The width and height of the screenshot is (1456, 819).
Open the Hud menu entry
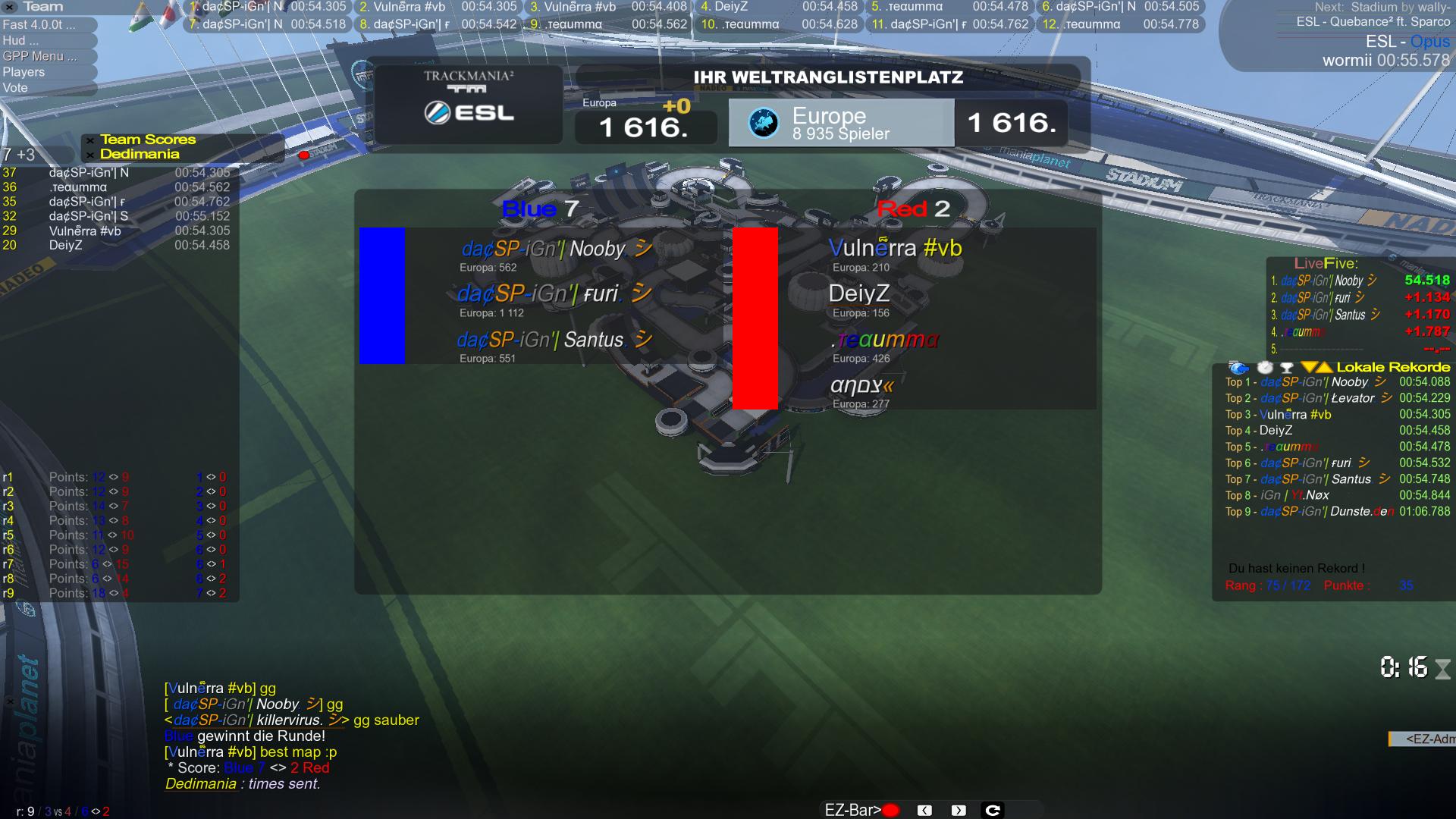tap(14, 40)
